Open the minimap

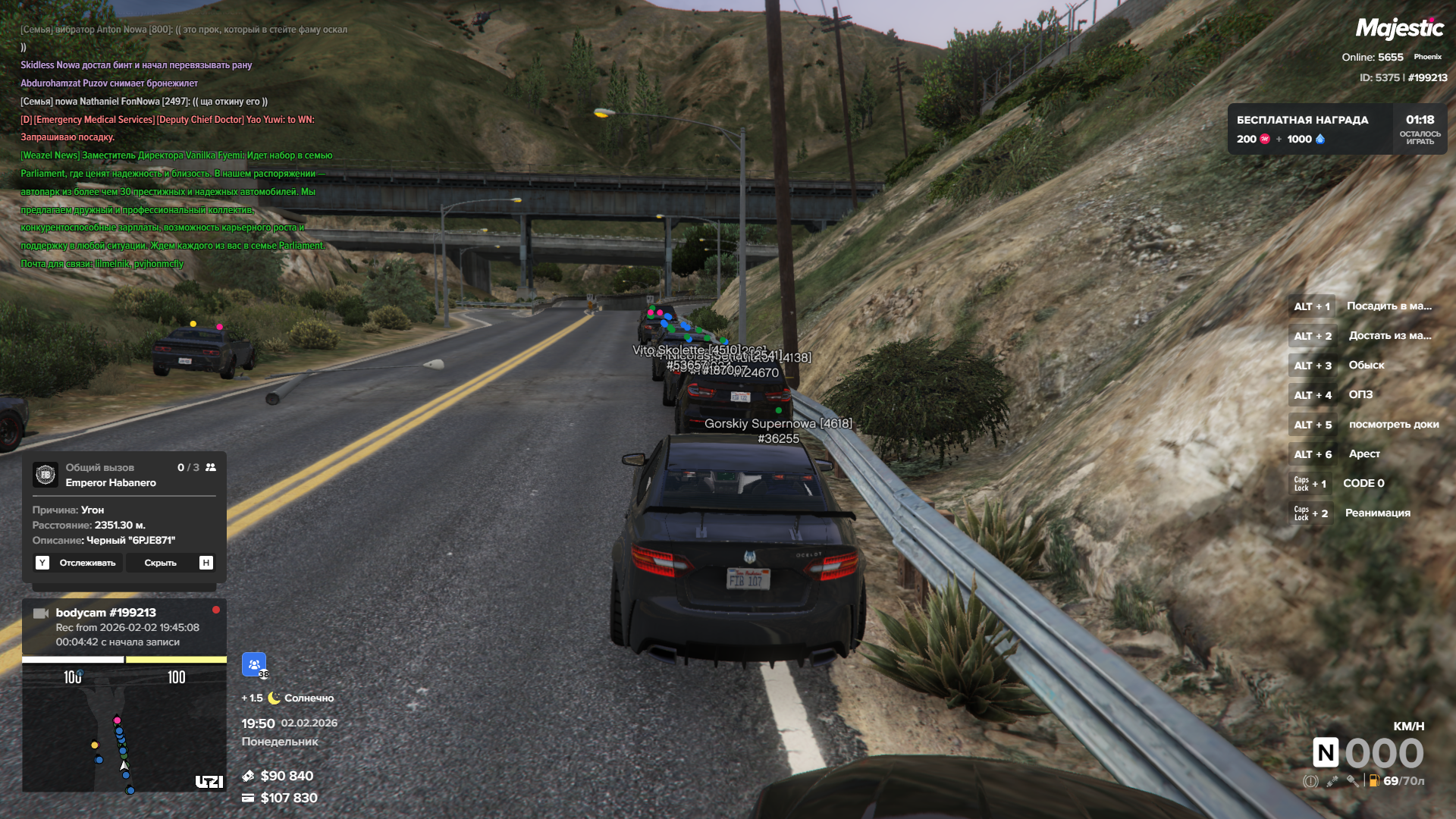[x=124, y=730]
